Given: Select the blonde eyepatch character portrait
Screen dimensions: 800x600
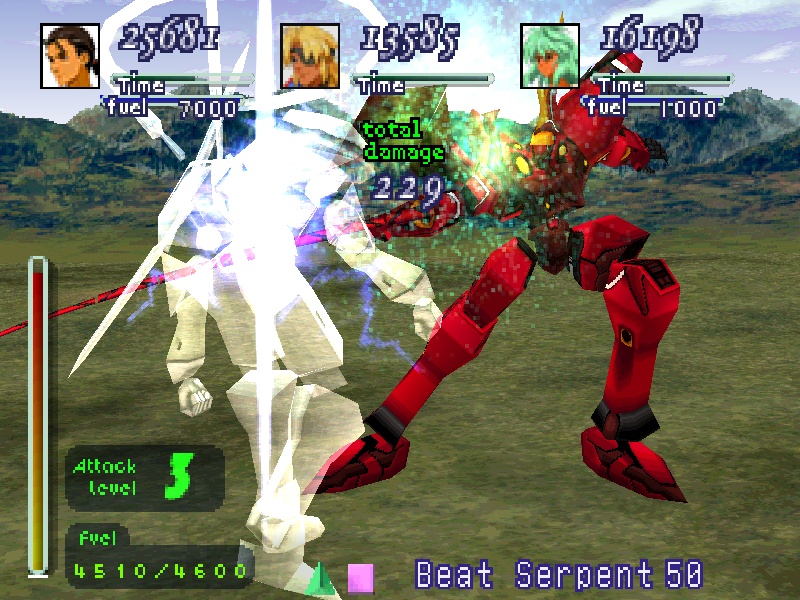Looking at the screenshot, I should click(x=310, y=56).
